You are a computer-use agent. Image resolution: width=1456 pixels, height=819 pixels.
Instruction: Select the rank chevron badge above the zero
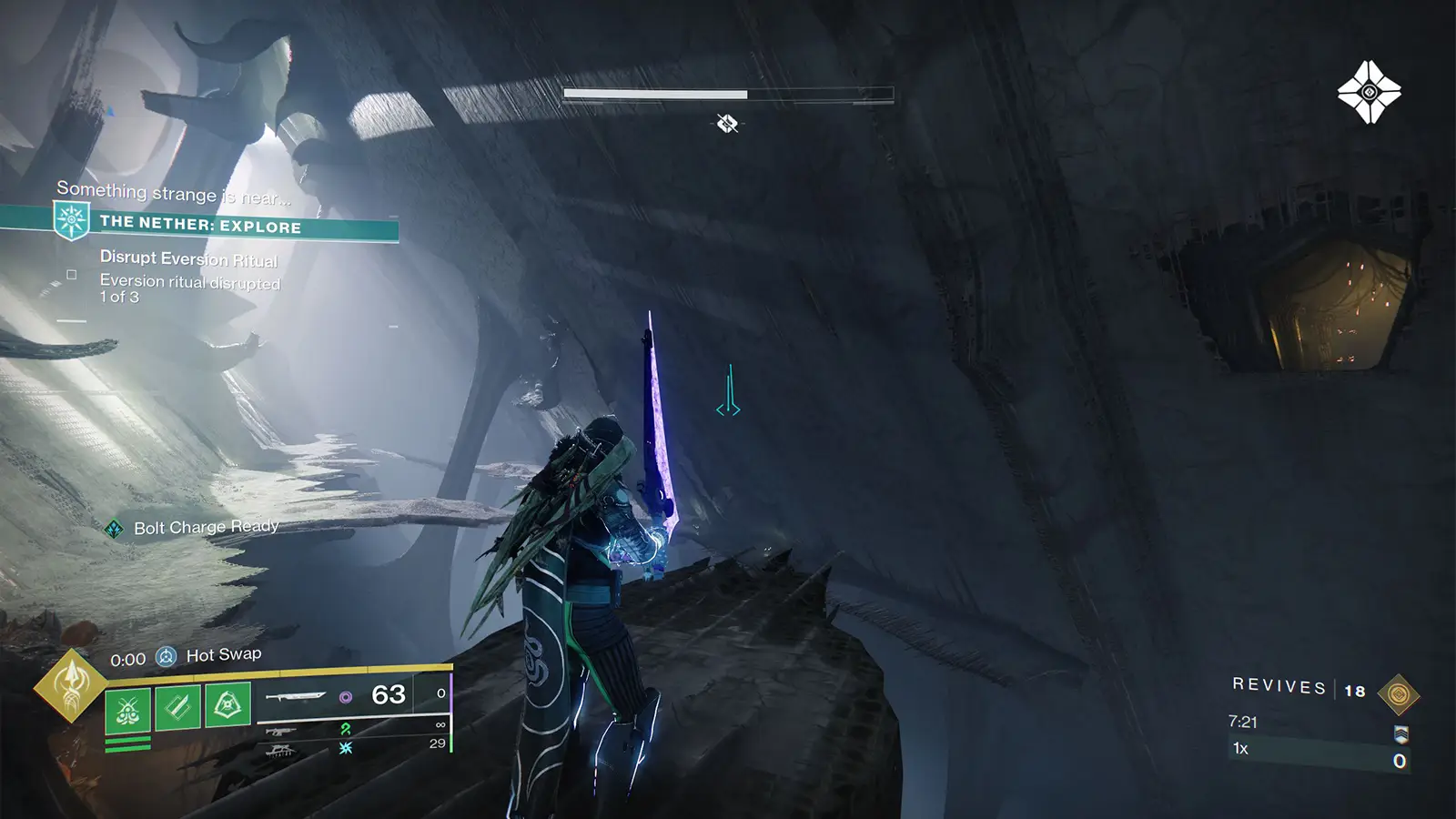click(1401, 734)
